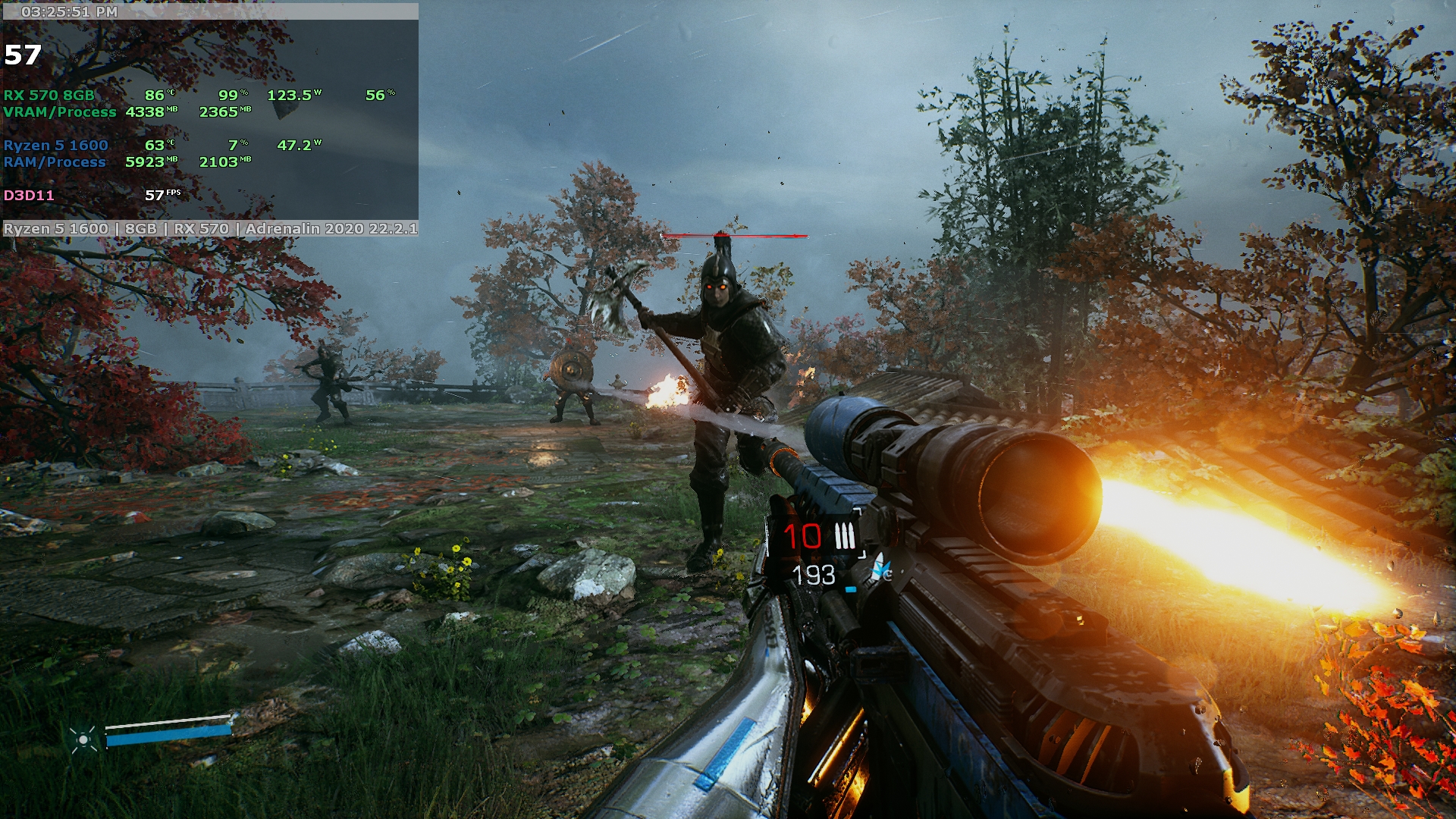
Task: Select the blue bullet ability icon
Action: [x=881, y=567]
